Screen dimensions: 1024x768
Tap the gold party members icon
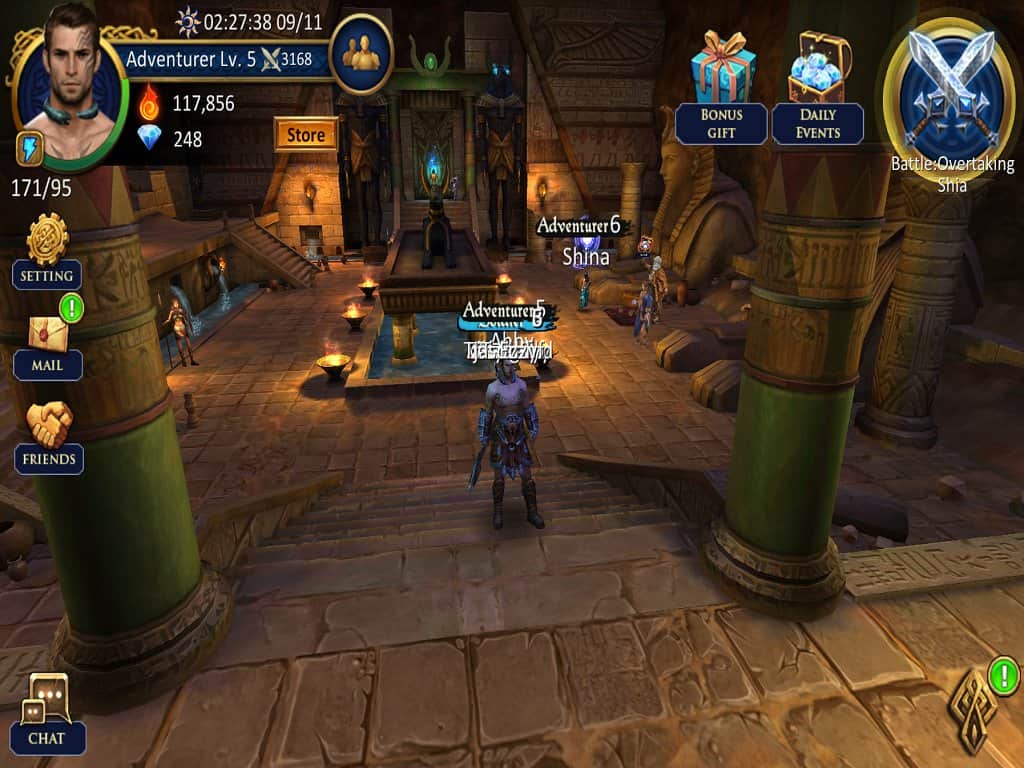[360, 53]
